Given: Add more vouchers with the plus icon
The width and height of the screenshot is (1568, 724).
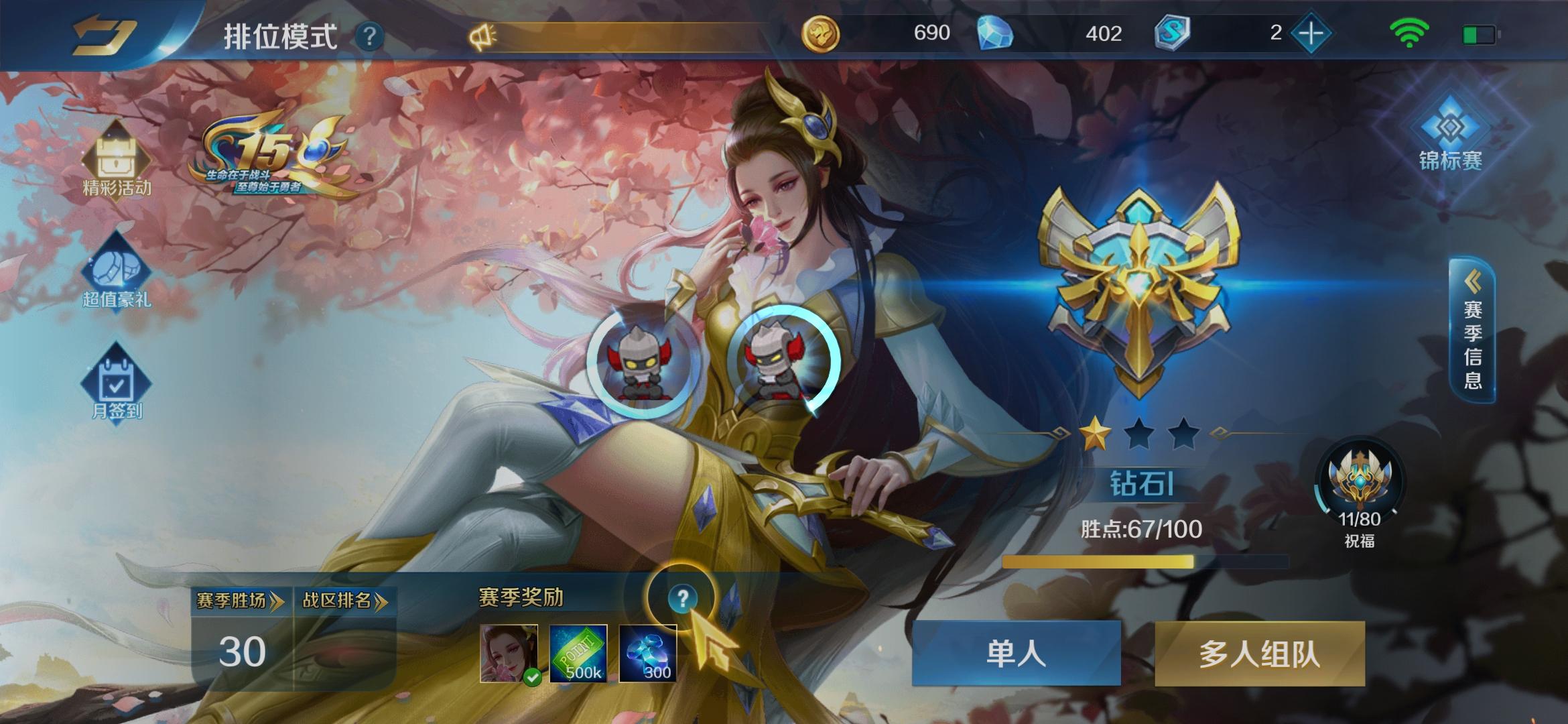Looking at the screenshot, I should point(1313,33).
